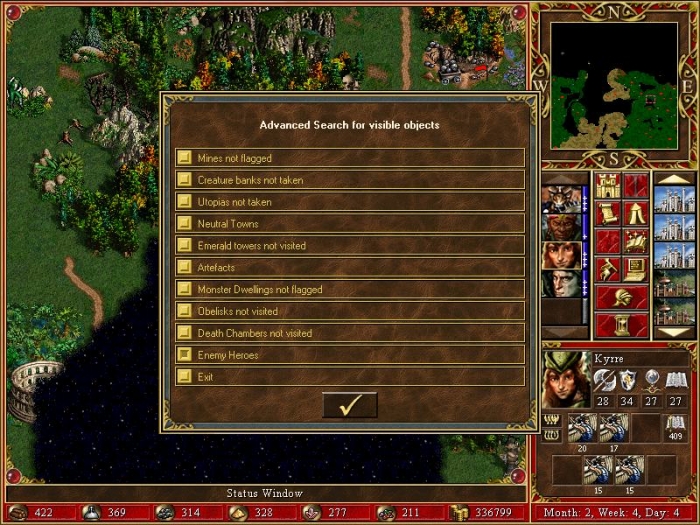This screenshot has height=525, width=700.
Task: Toggle the "Mines not flagged" checkbox
Action: tap(184, 158)
